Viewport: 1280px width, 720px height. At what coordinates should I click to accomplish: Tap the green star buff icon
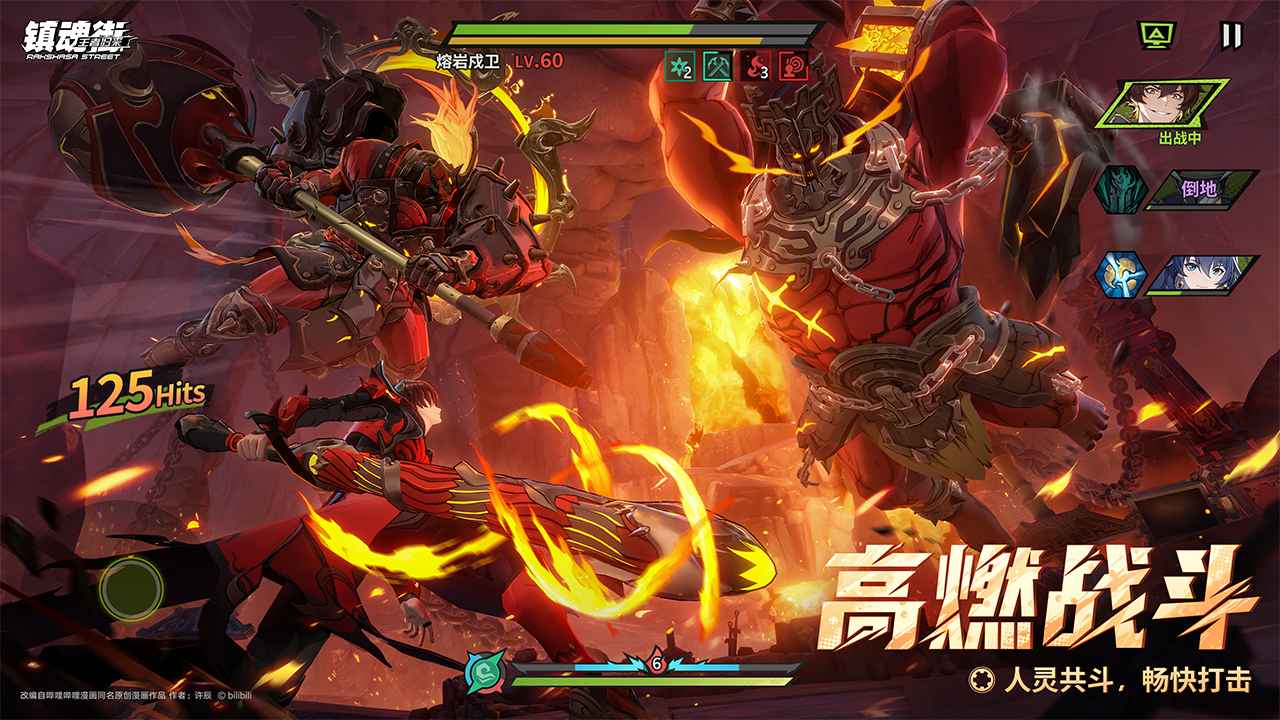tap(679, 65)
